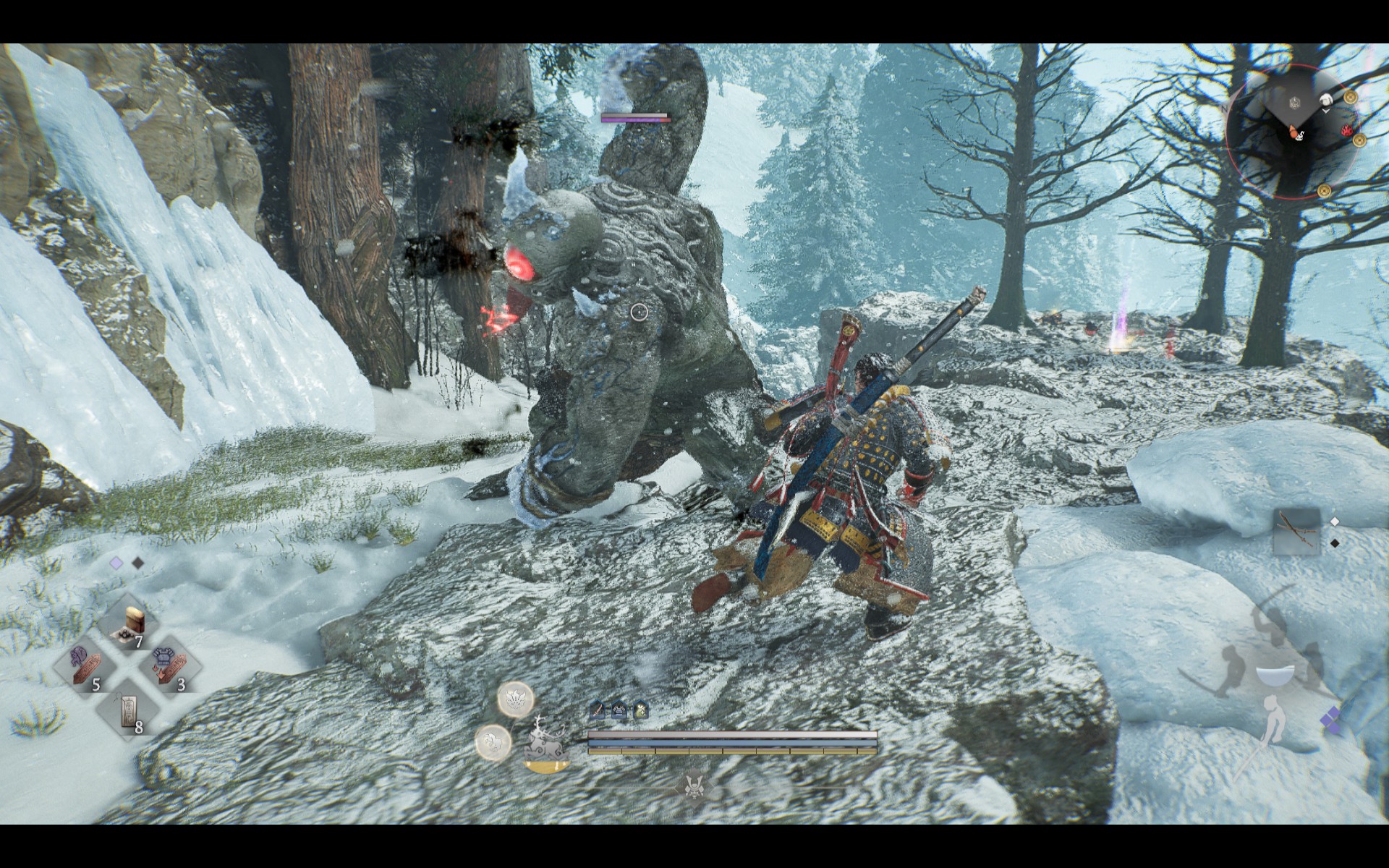
Task: Click the sword buff status icon
Action: click(x=597, y=710)
